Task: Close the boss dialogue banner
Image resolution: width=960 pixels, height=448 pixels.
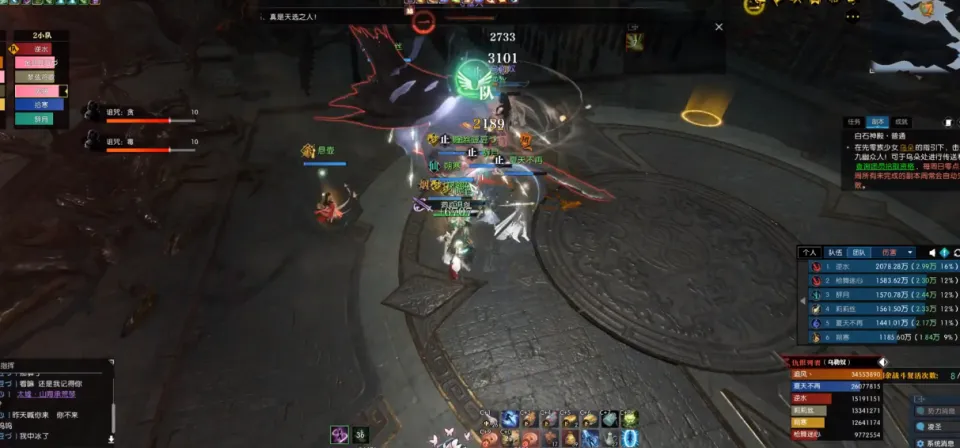Action: pos(718,27)
